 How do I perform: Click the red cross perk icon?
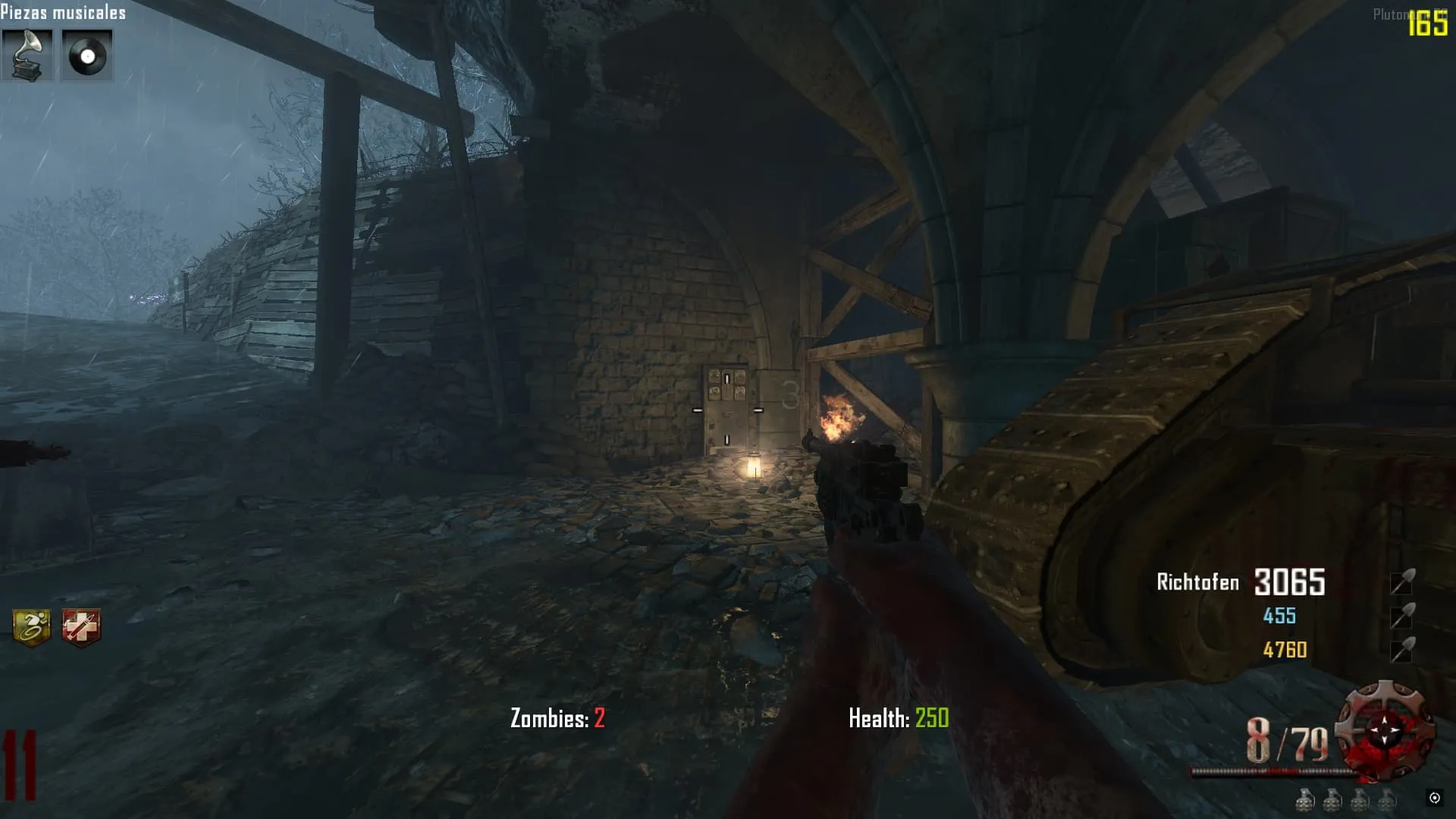click(81, 628)
